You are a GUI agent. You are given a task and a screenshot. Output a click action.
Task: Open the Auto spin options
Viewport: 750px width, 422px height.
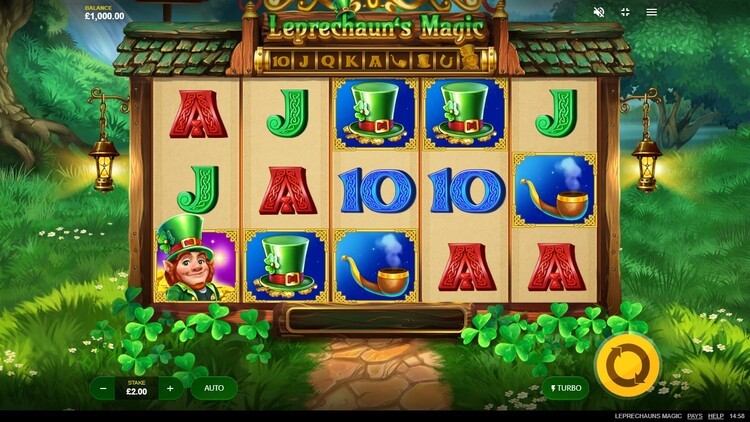213,388
